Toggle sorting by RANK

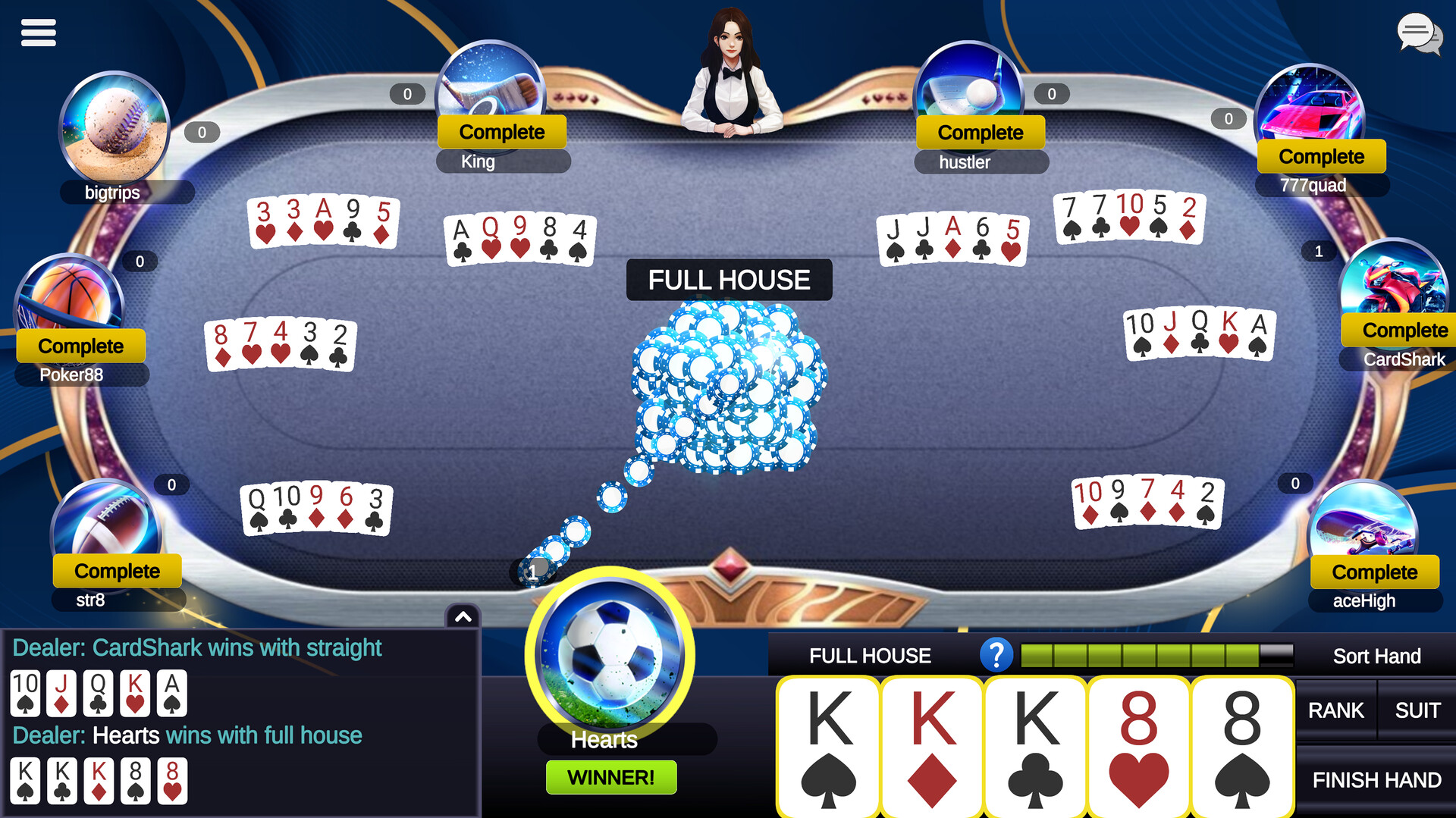1335,710
